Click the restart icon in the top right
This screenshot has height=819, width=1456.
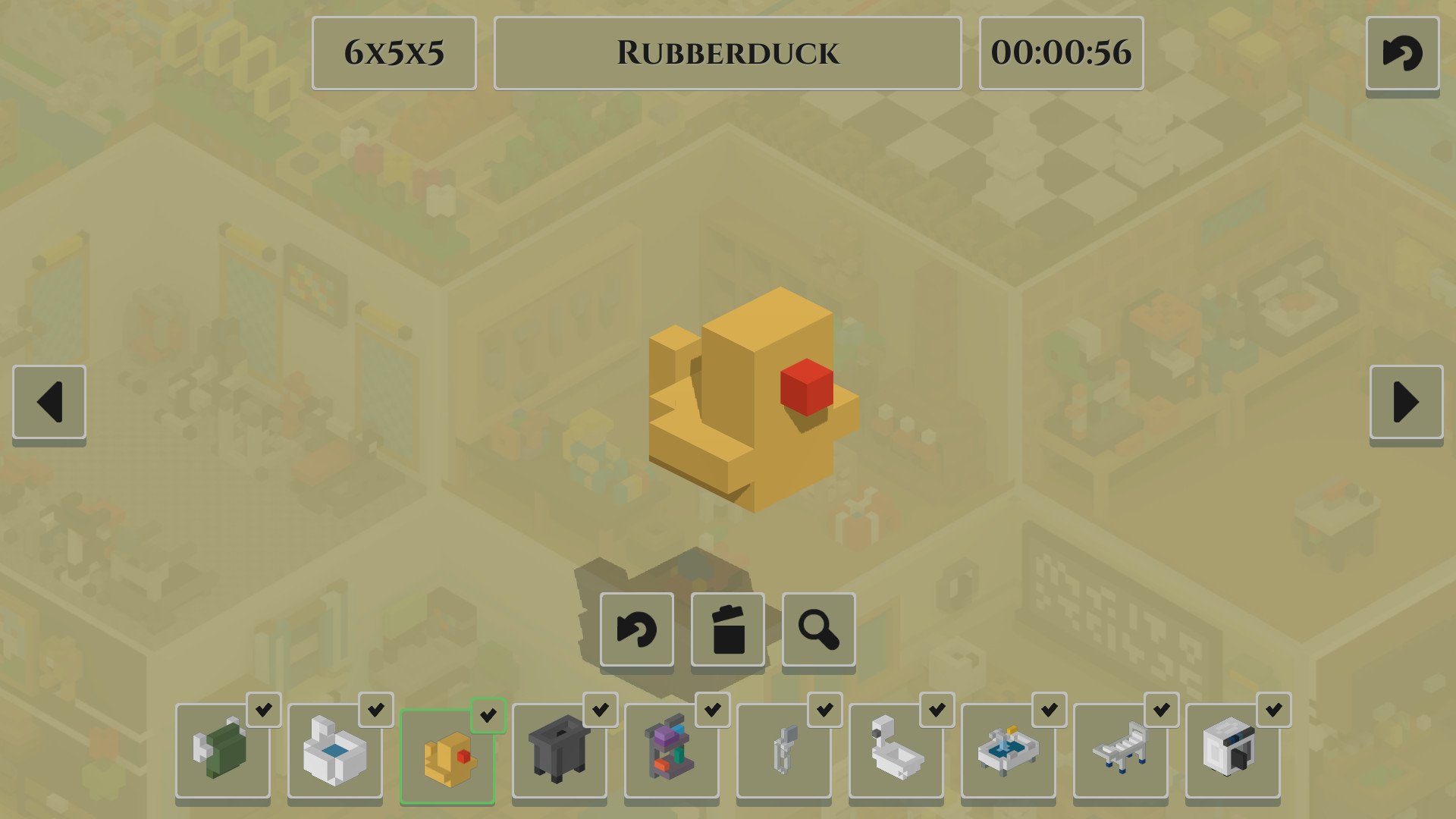pos(1402,53)
